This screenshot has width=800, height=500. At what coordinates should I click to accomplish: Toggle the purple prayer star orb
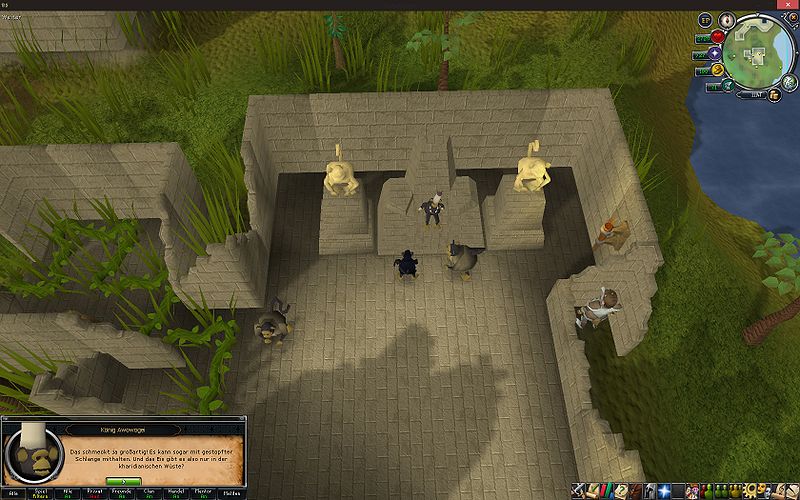coord(717,54)
